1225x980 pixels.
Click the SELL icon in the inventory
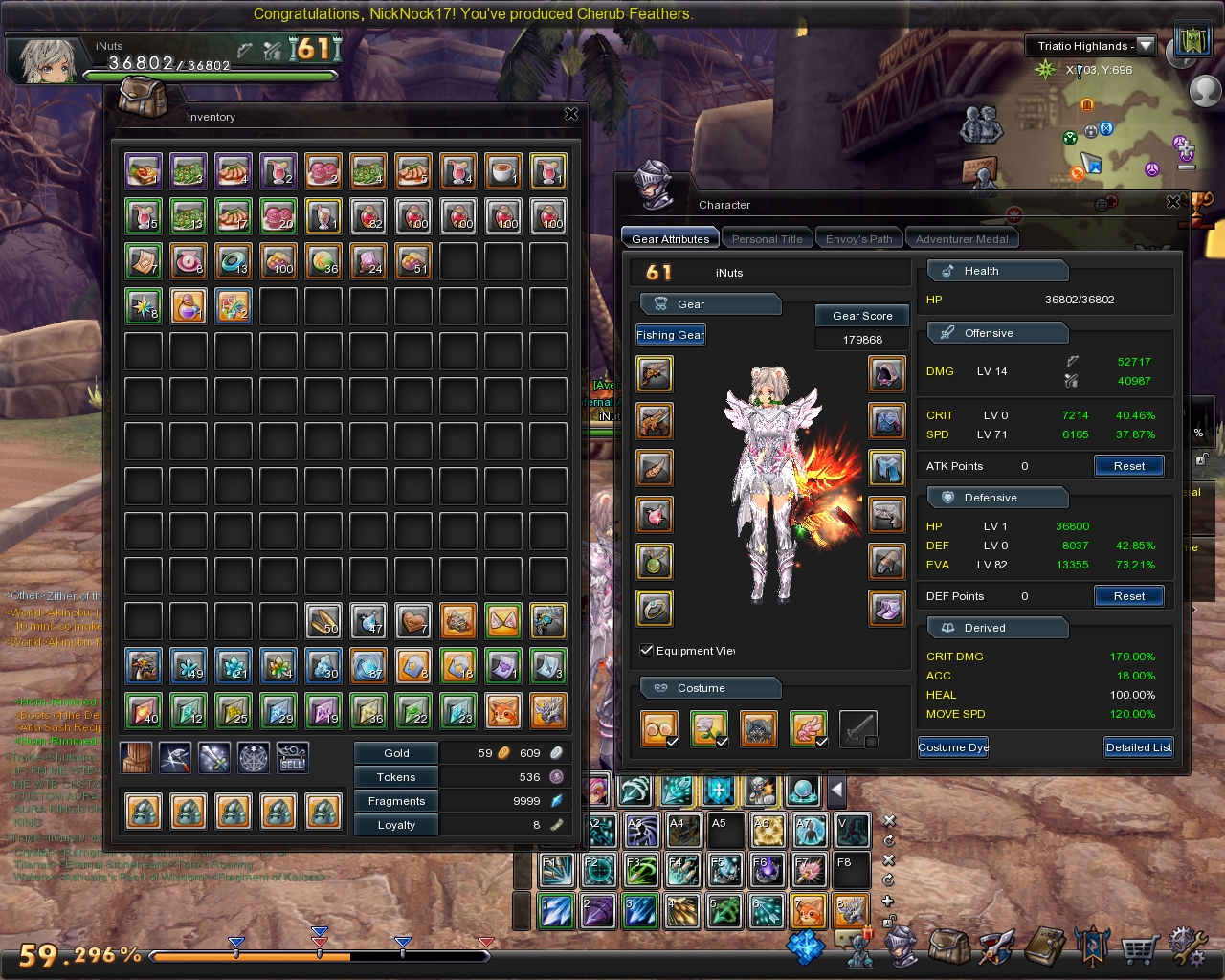point(293,758)
